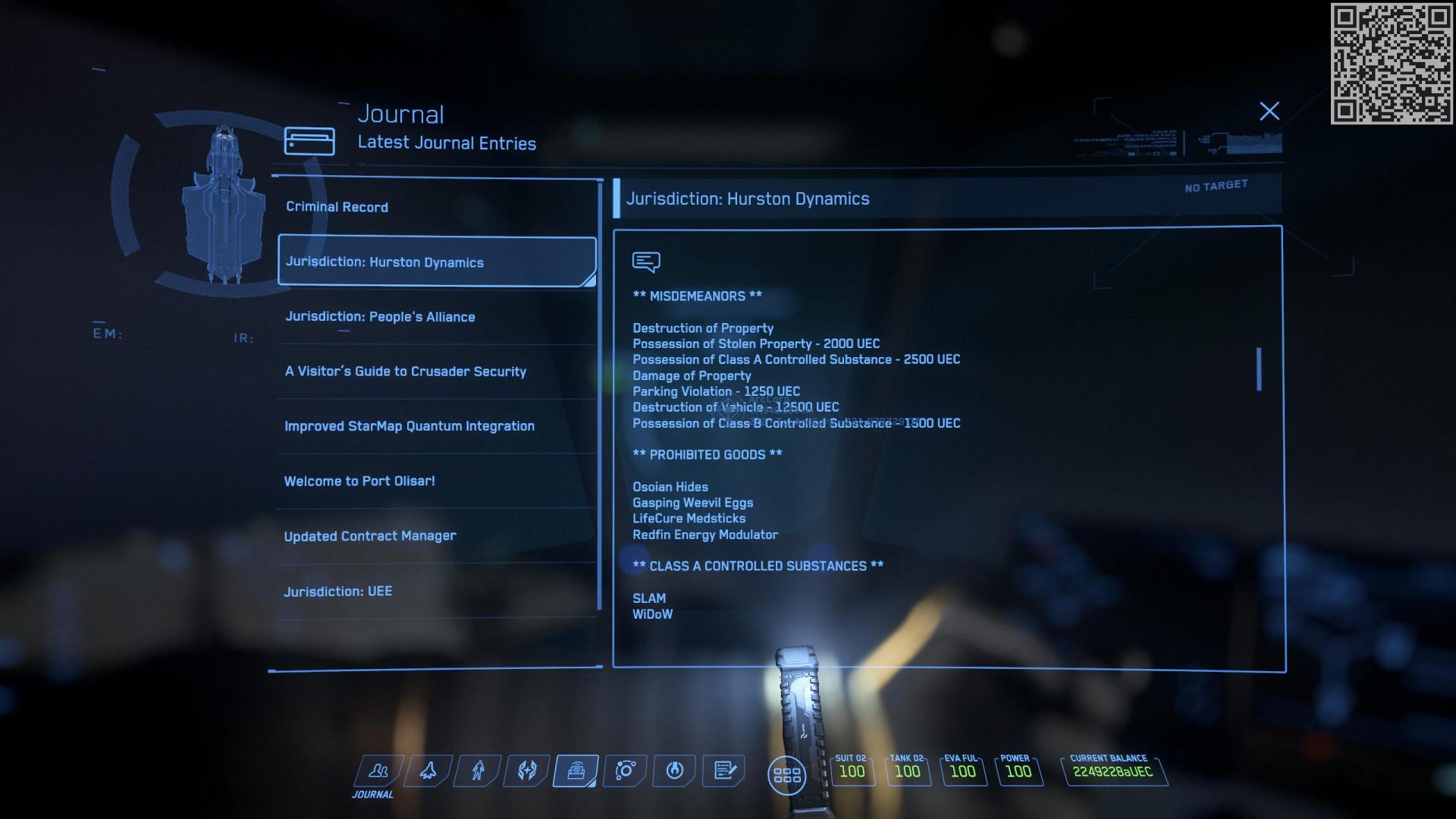The height and width of the screenshot is (819, 1456).
Task: Click the mobiGlas app launcher grid icon
Action: [x=787, y=774]
